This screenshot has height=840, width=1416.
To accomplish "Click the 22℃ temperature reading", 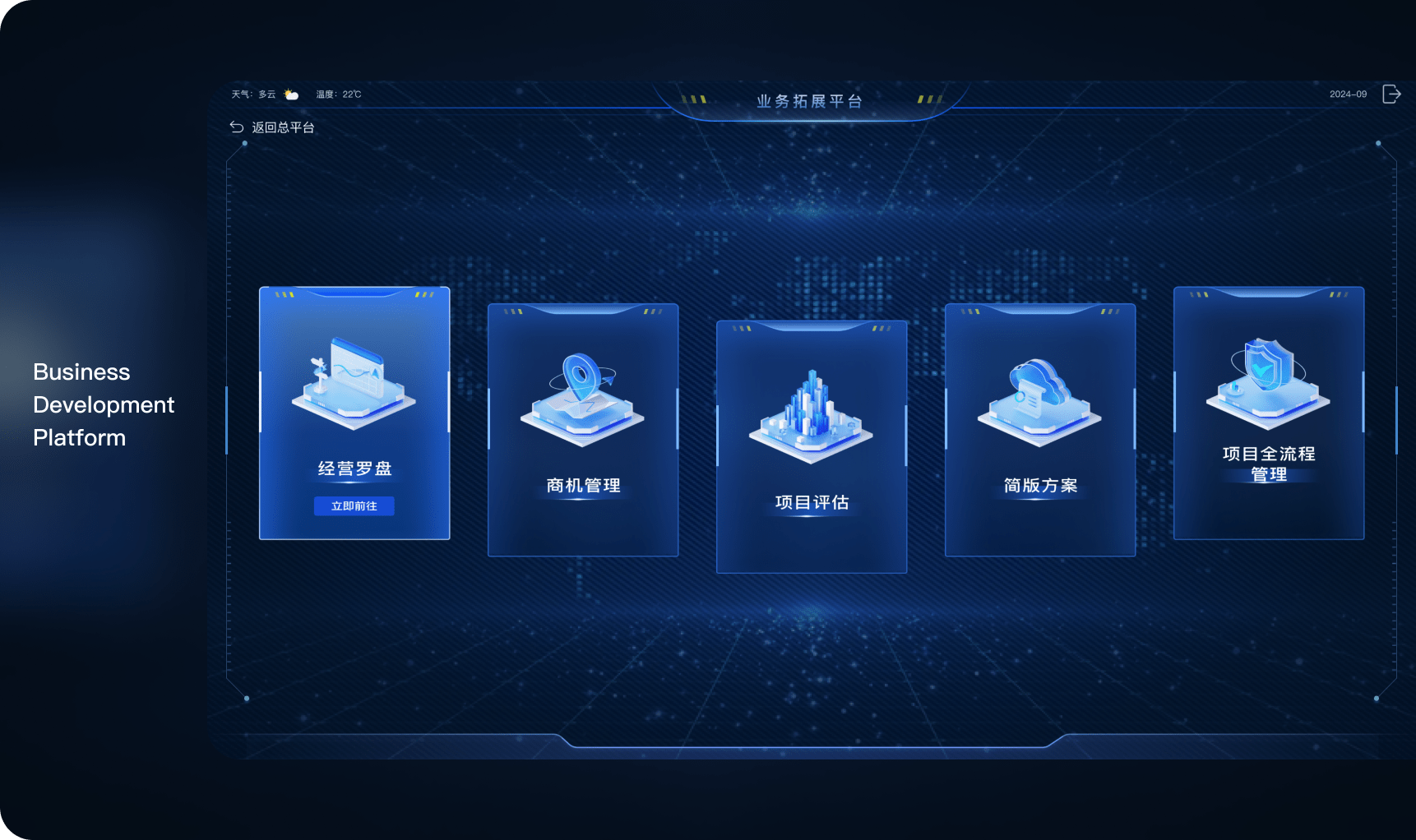I will pyautogui.click(x=349, y=94).
